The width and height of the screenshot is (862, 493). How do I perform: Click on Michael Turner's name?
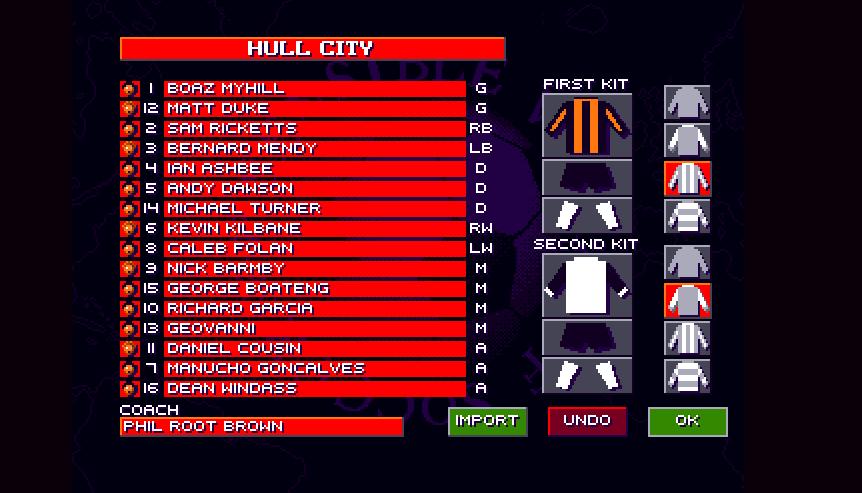[x=314, y=209]
